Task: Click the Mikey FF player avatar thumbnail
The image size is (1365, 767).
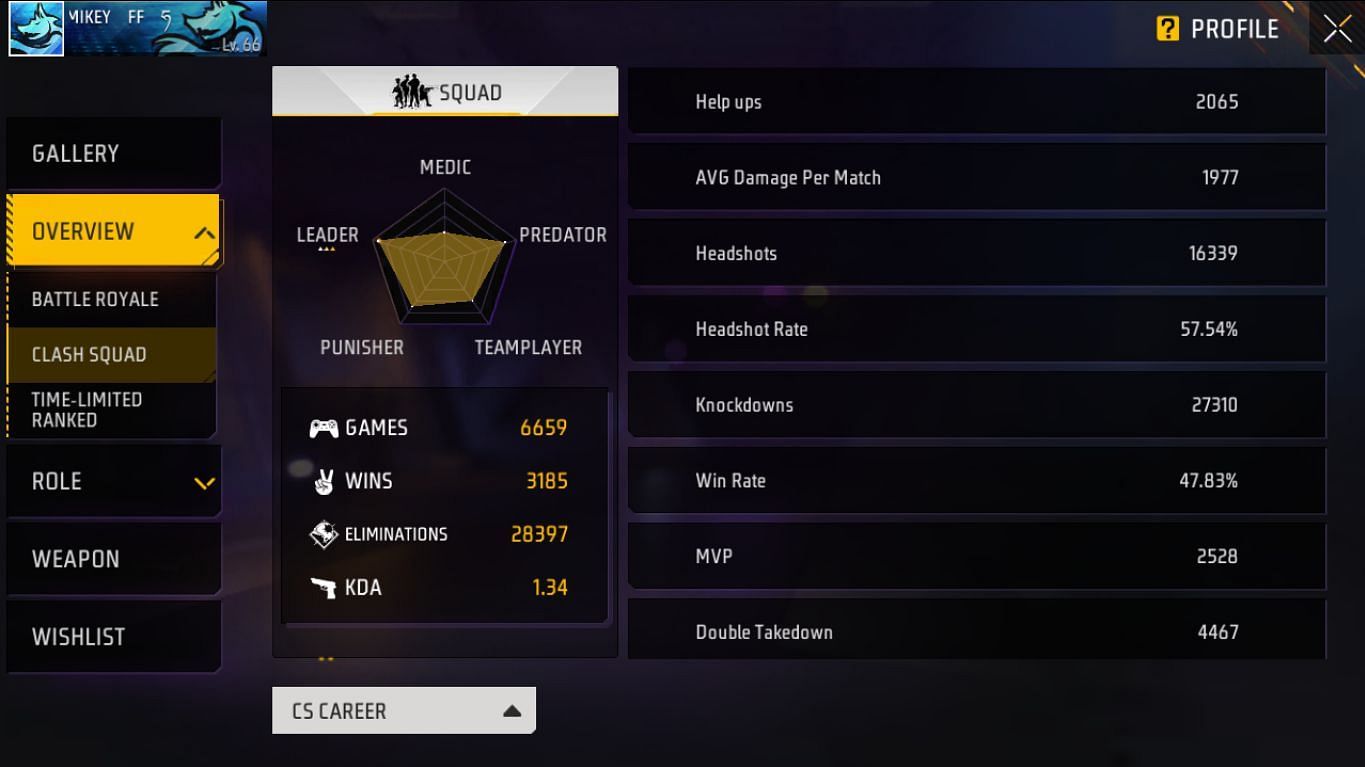Action: (35, 28)
